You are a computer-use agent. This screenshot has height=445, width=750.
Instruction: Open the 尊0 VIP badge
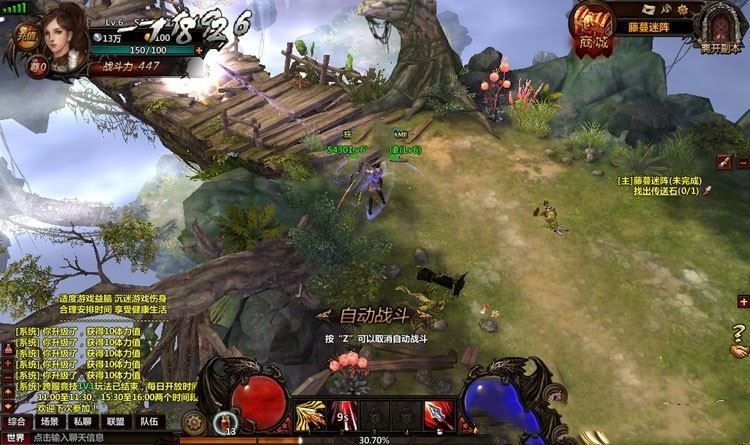click(37, 68)
